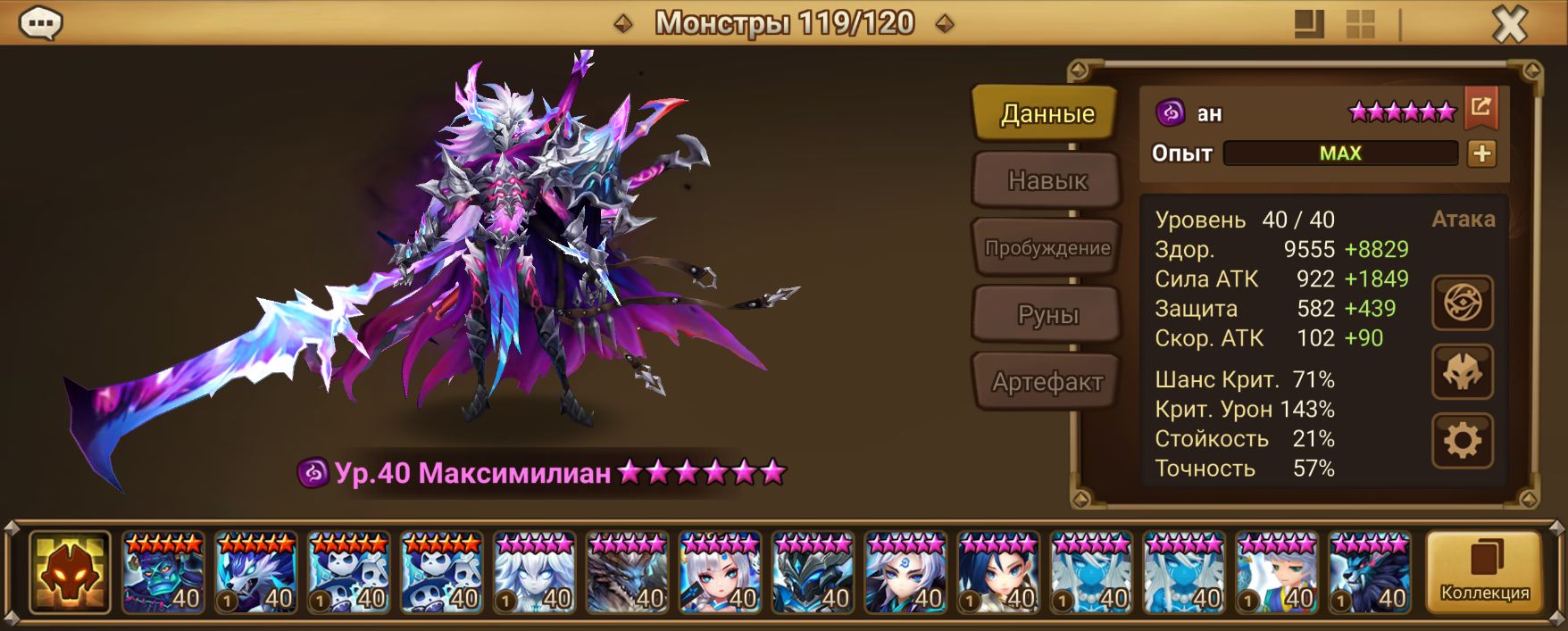Click the round eye-symbol button below Атака

(1462, 303)
